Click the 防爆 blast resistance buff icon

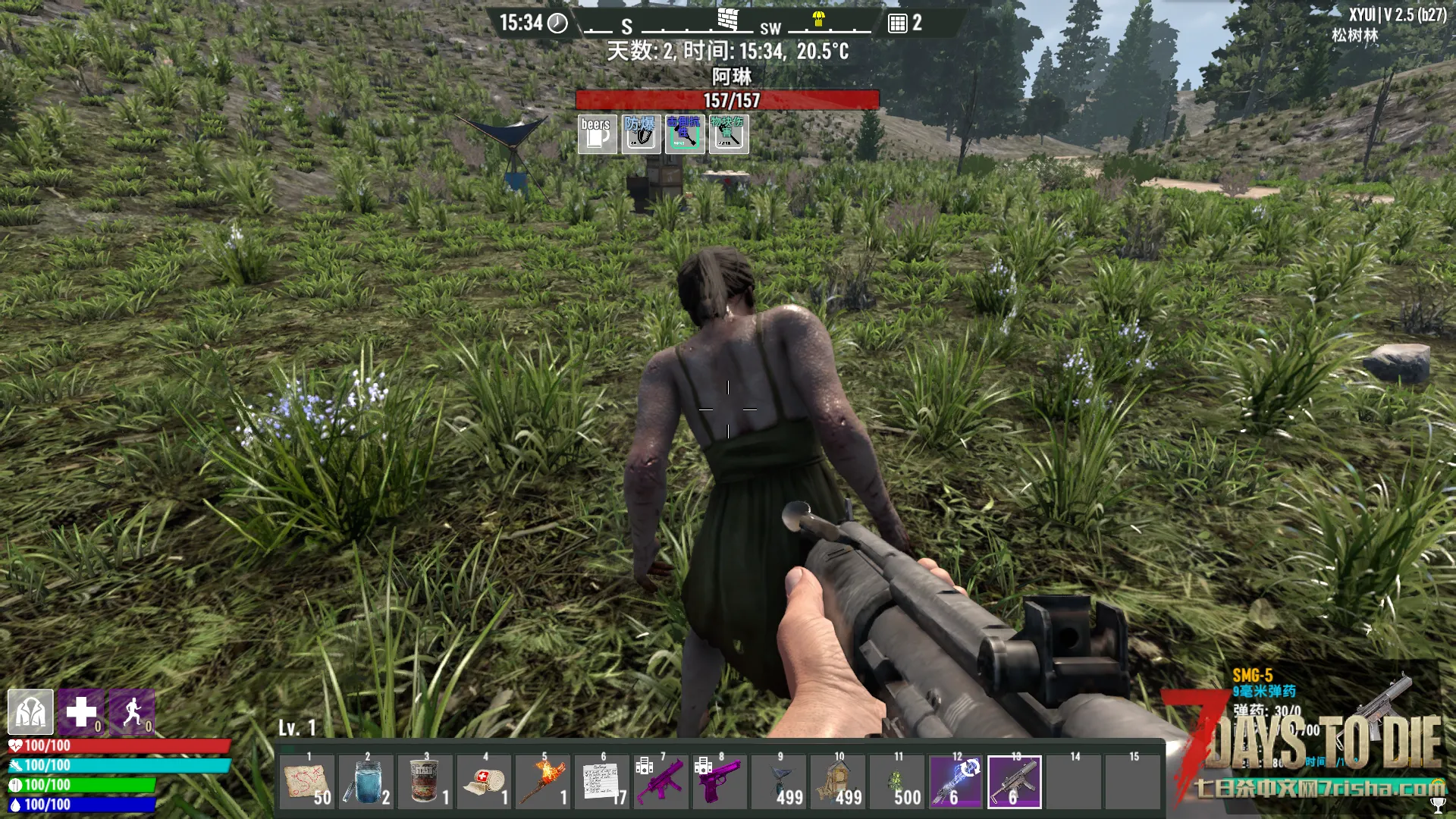pyautogui.click(x=641, y=134)
